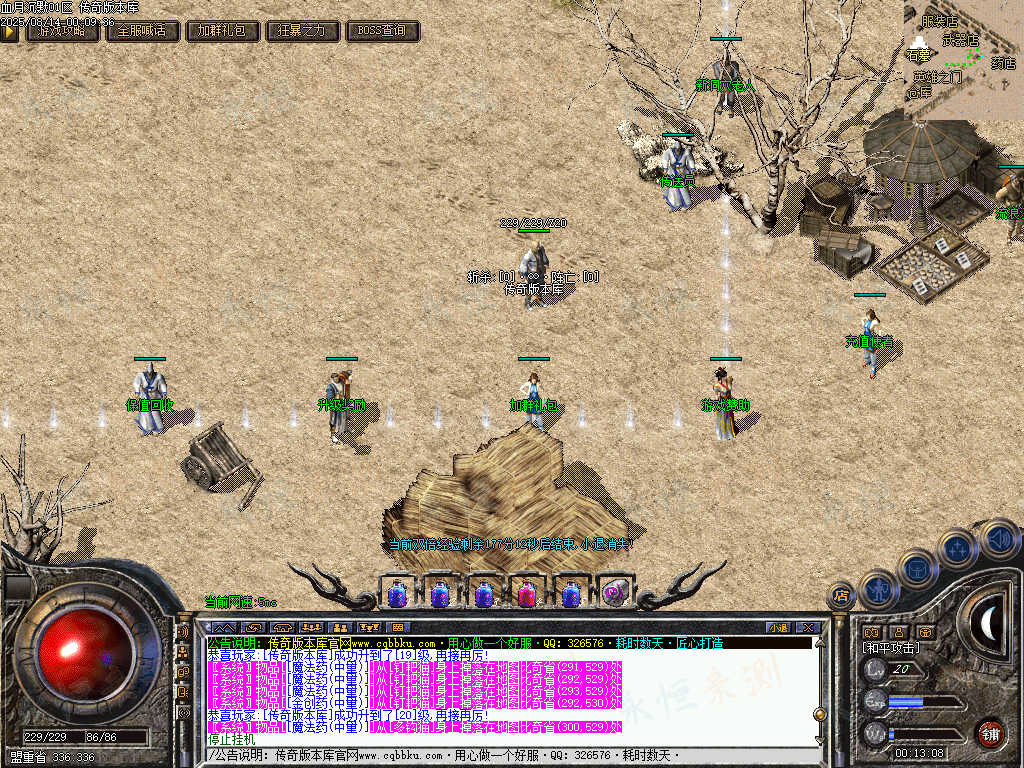The width and height of the screenshot is (1024, 768).
Task: Open the bag inventory round button
Action: 917,568
